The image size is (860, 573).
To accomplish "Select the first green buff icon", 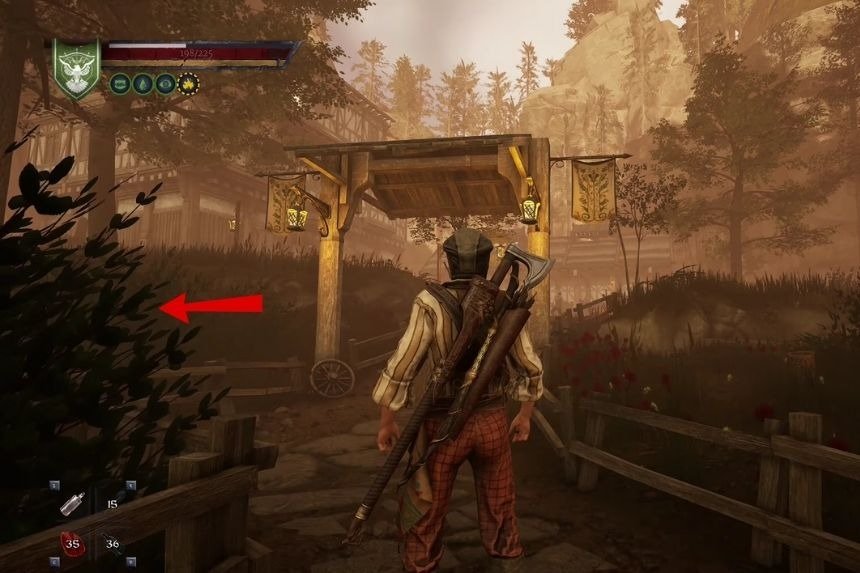I will (120, 84).
